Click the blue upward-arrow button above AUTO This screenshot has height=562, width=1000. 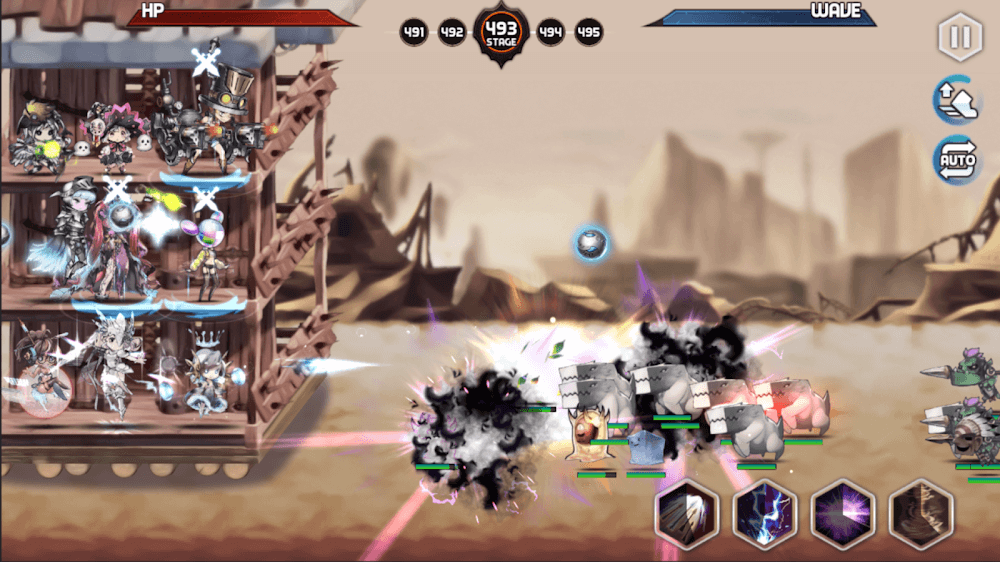[957, 99]
